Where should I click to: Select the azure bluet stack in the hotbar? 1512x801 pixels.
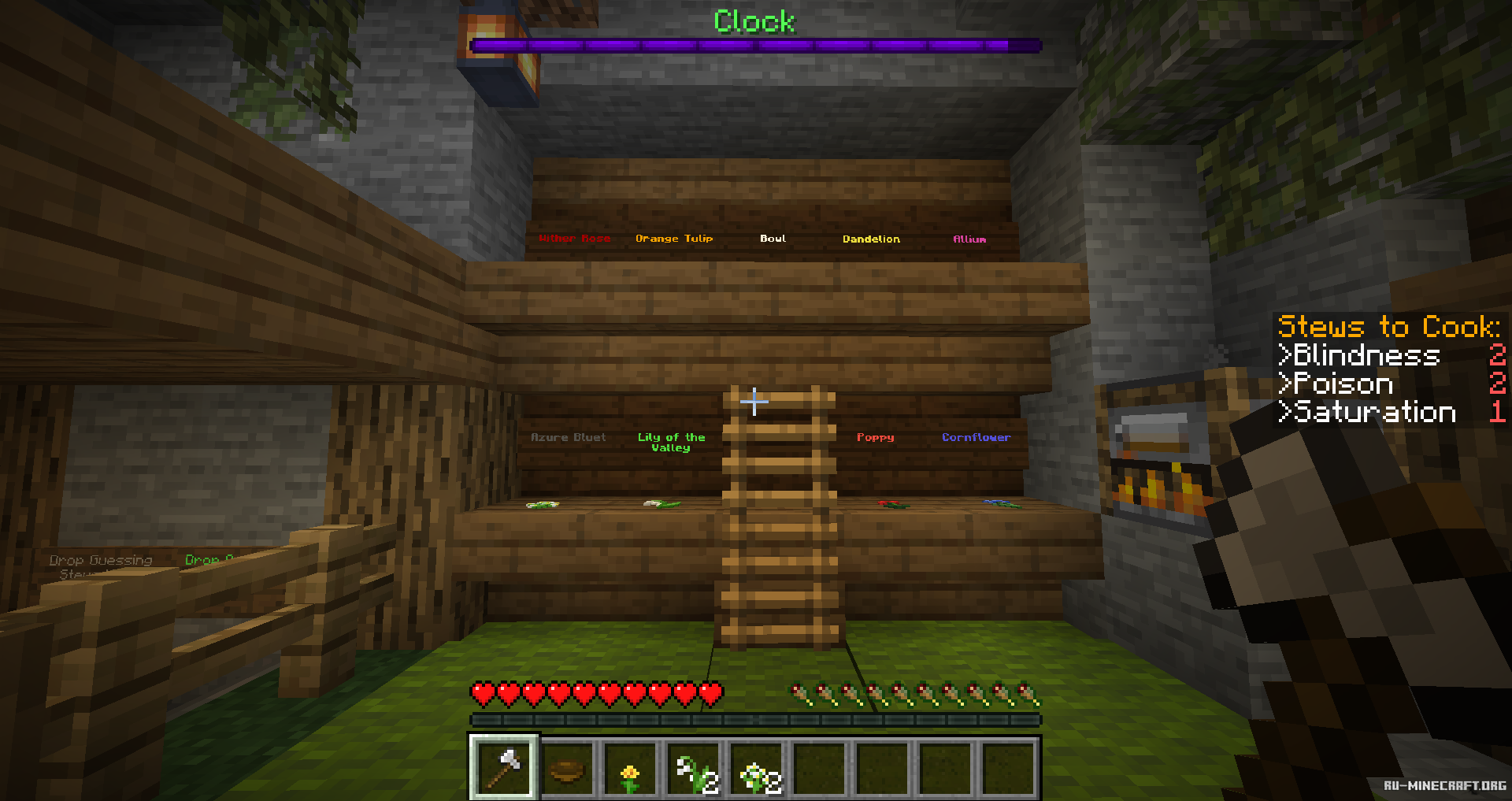tap(757, 769)
